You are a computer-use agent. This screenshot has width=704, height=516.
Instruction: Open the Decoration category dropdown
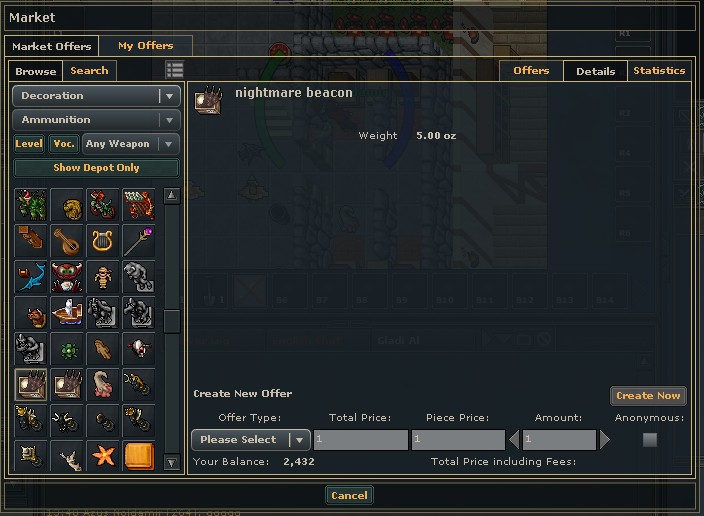96,96
